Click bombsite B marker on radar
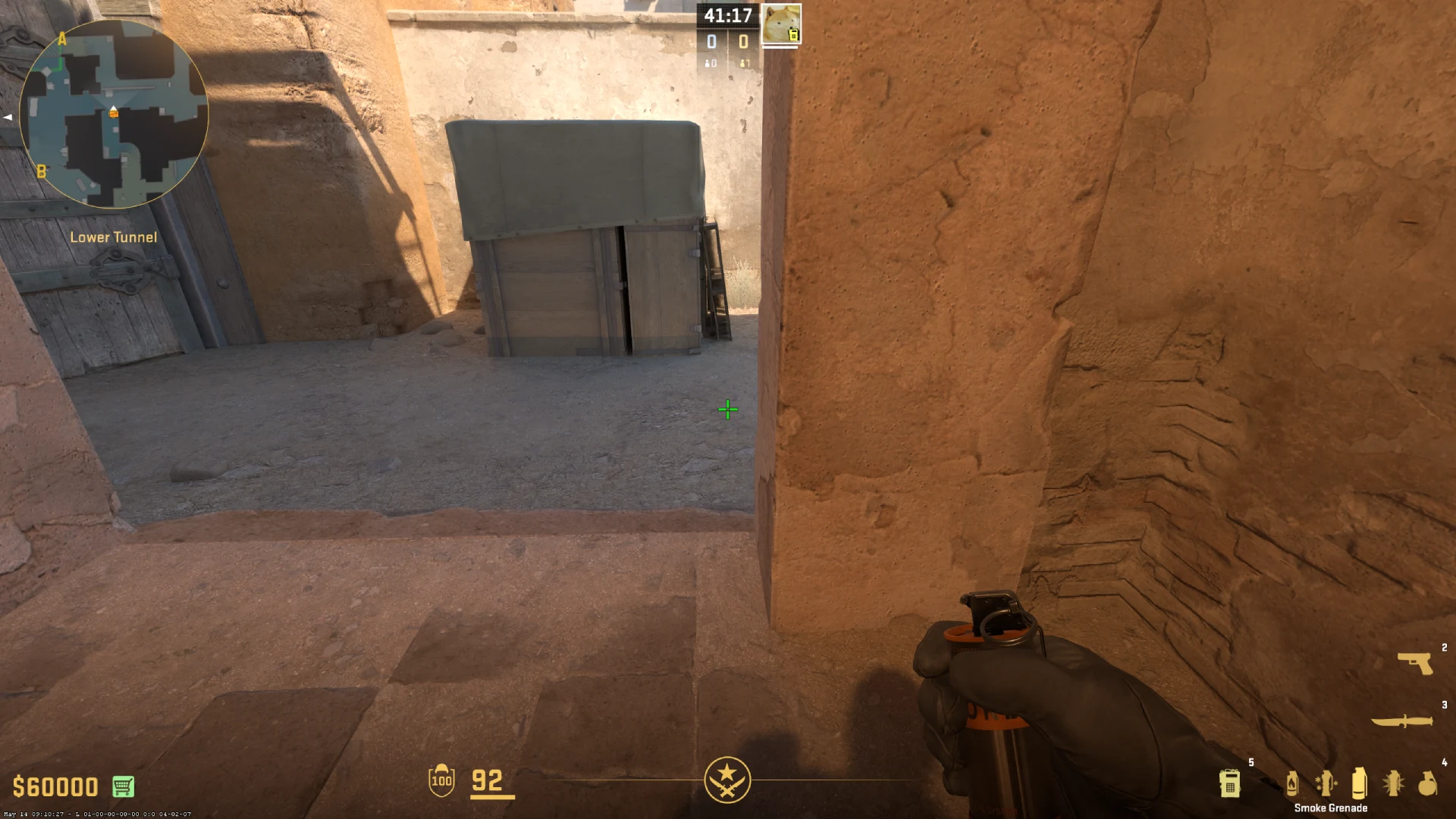The image size is (1456, 819). (x=42, y=171)
